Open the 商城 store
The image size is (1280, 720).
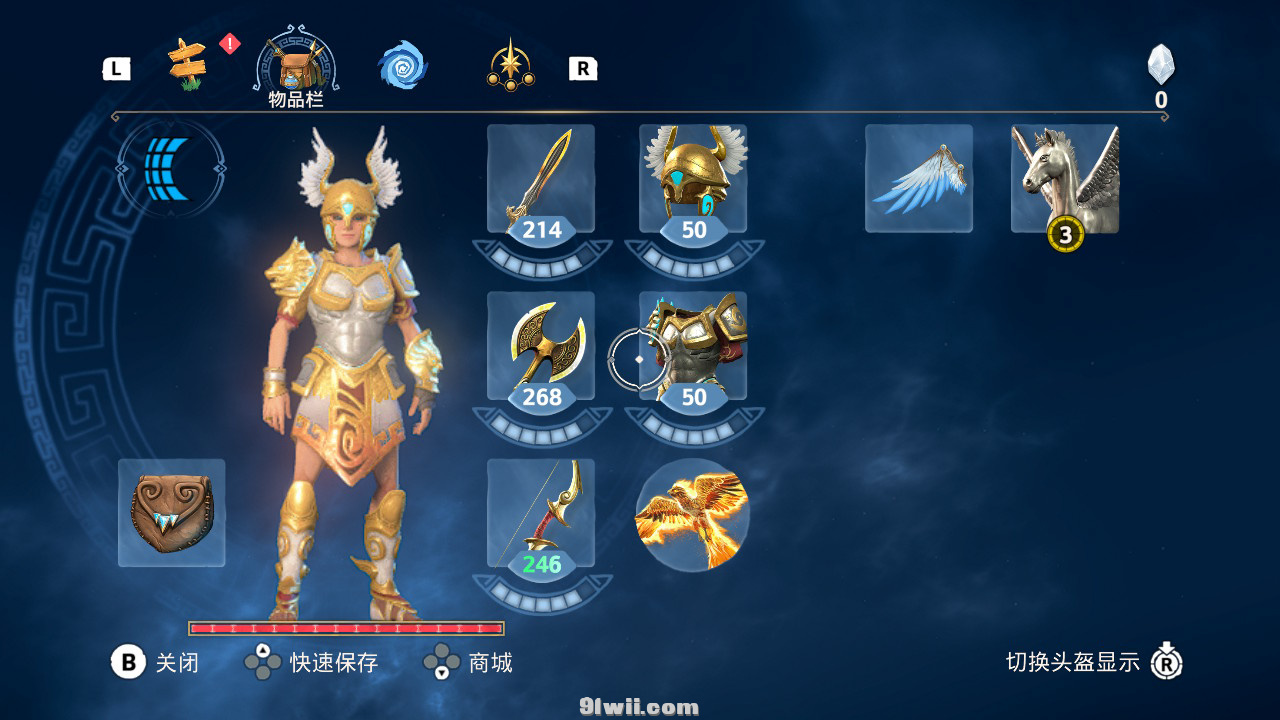click(468, 662)
